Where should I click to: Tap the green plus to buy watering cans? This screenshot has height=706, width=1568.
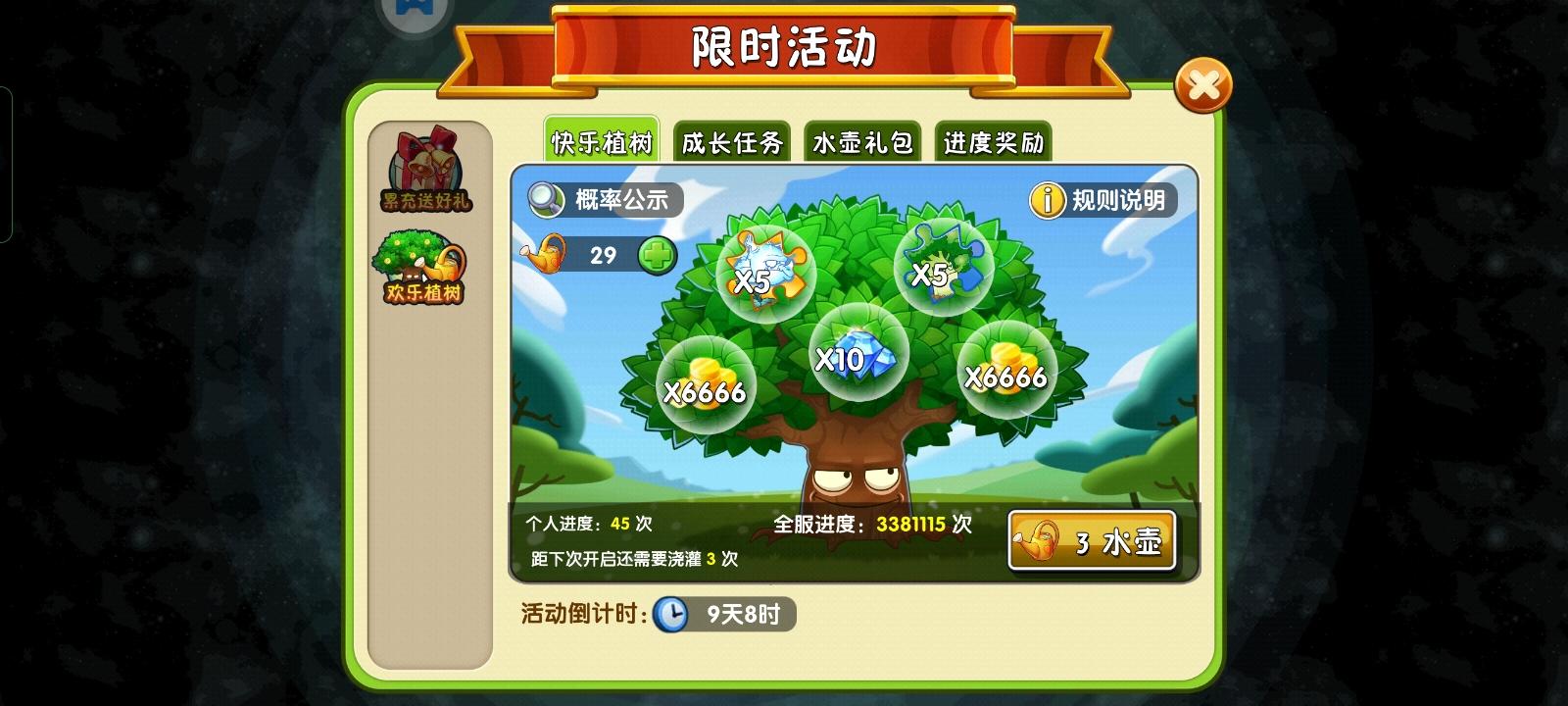[x=658, y=254]
